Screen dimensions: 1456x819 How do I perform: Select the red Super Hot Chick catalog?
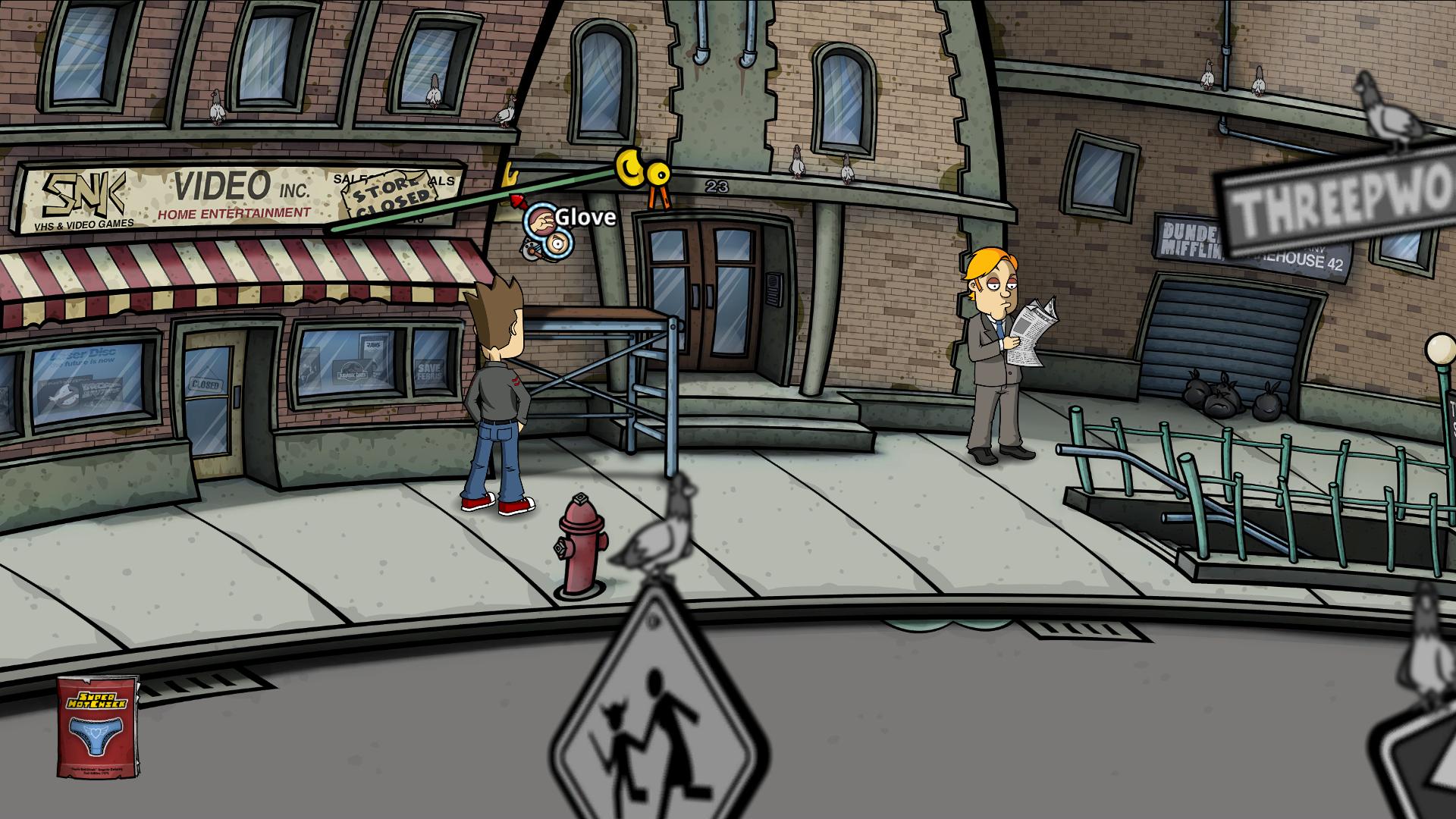pos(98,726)
